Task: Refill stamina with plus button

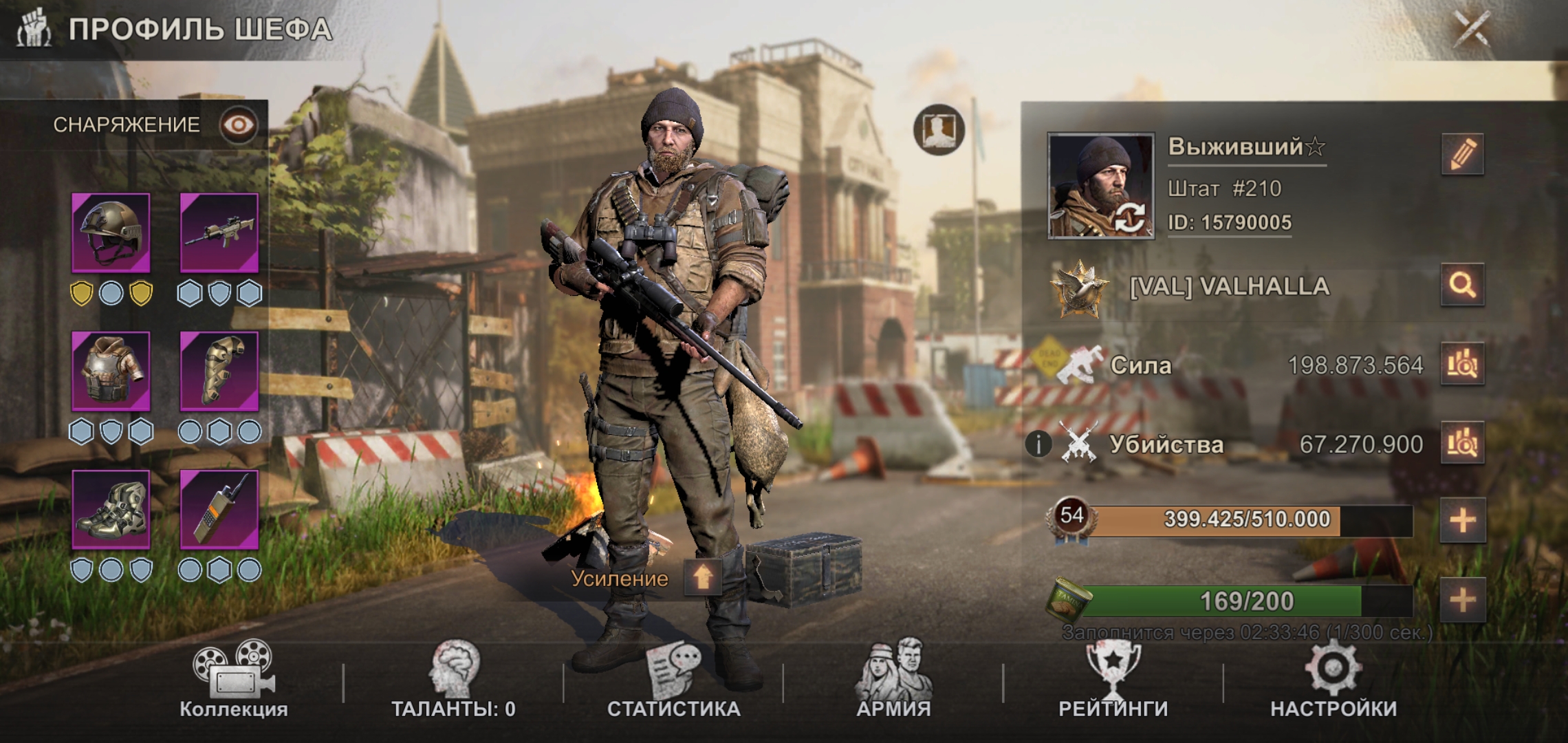Action: point(1462,601)
